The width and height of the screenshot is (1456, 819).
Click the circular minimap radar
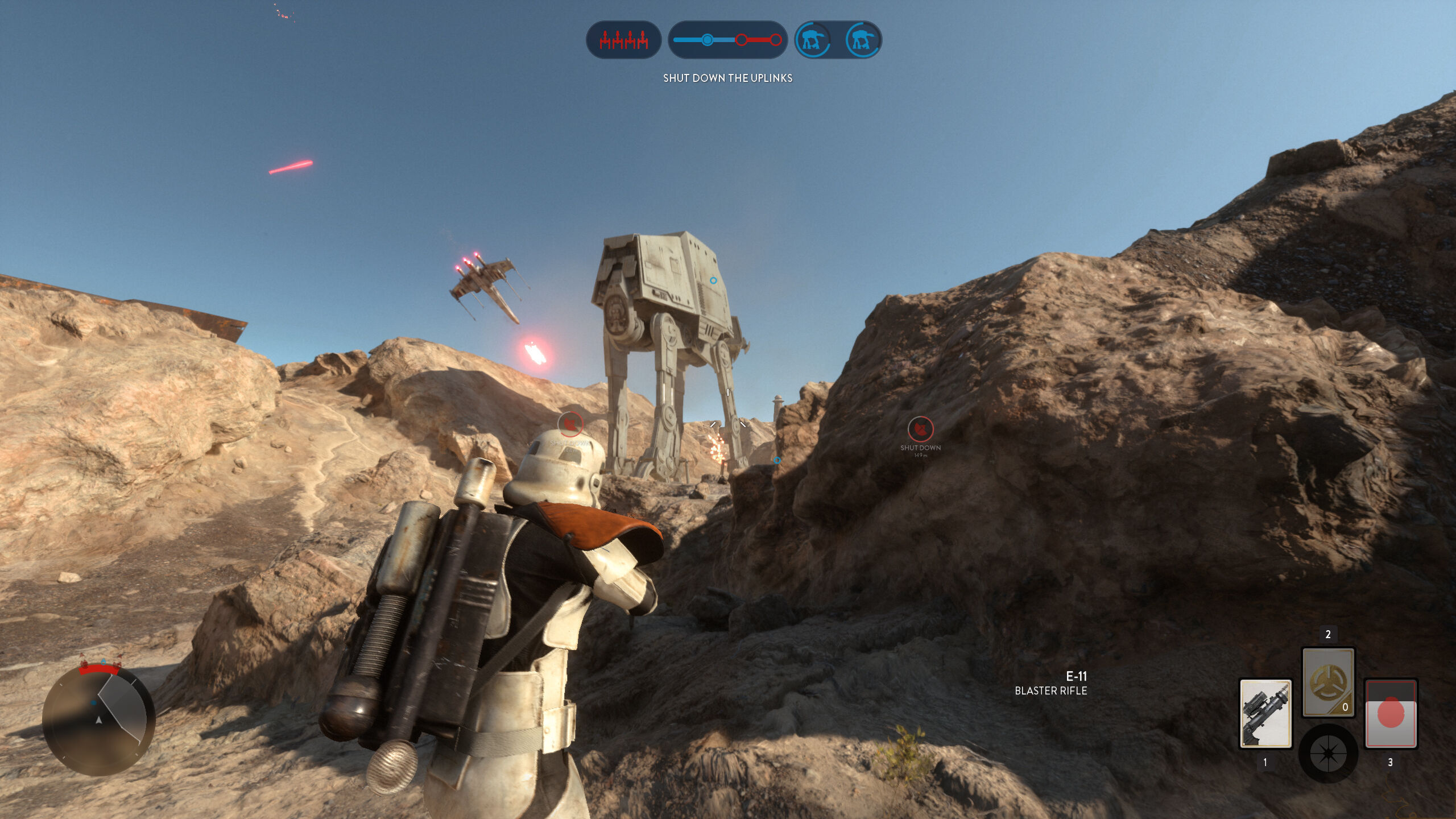[99, 721]
